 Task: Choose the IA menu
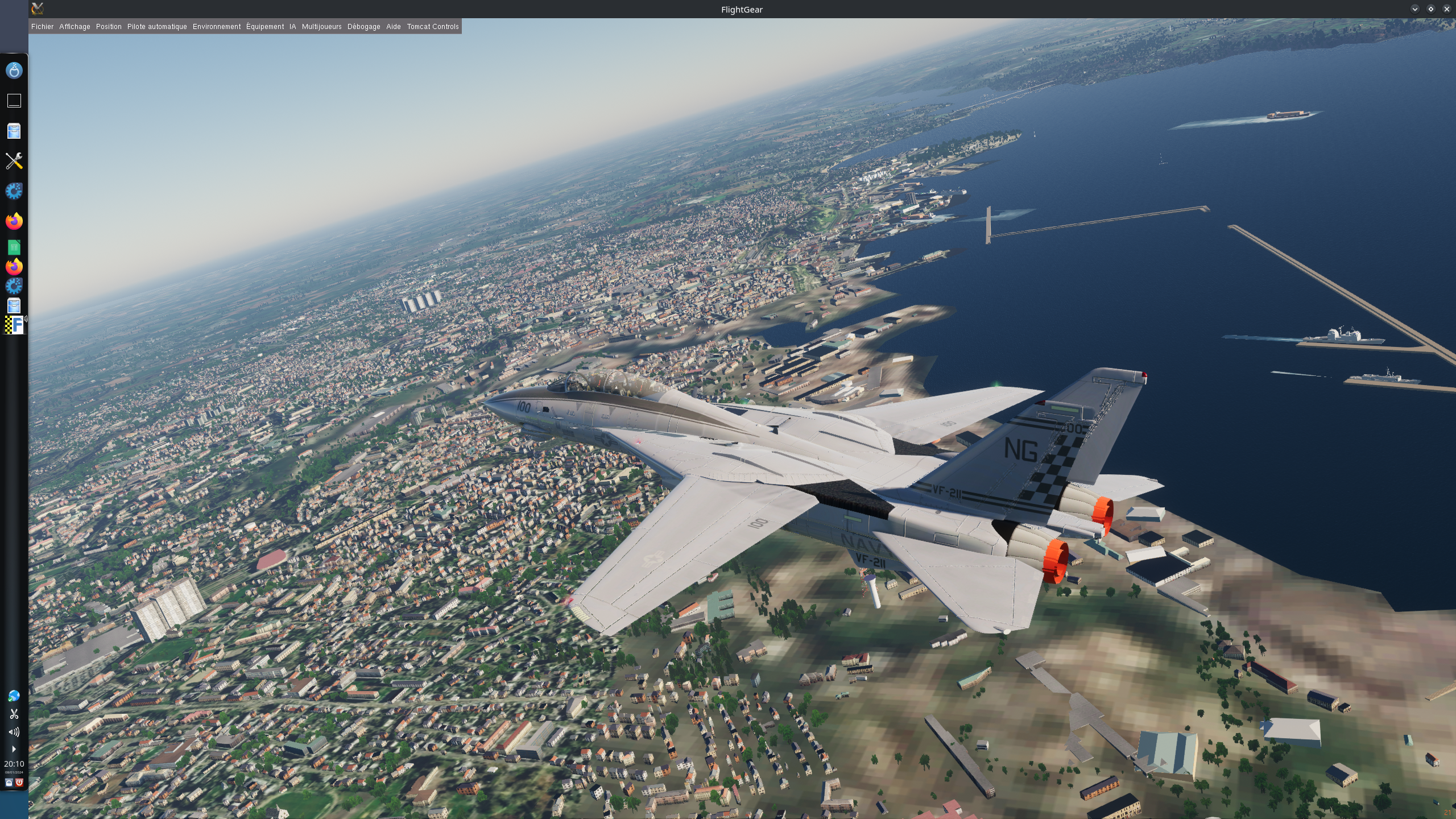coord(292,27)
